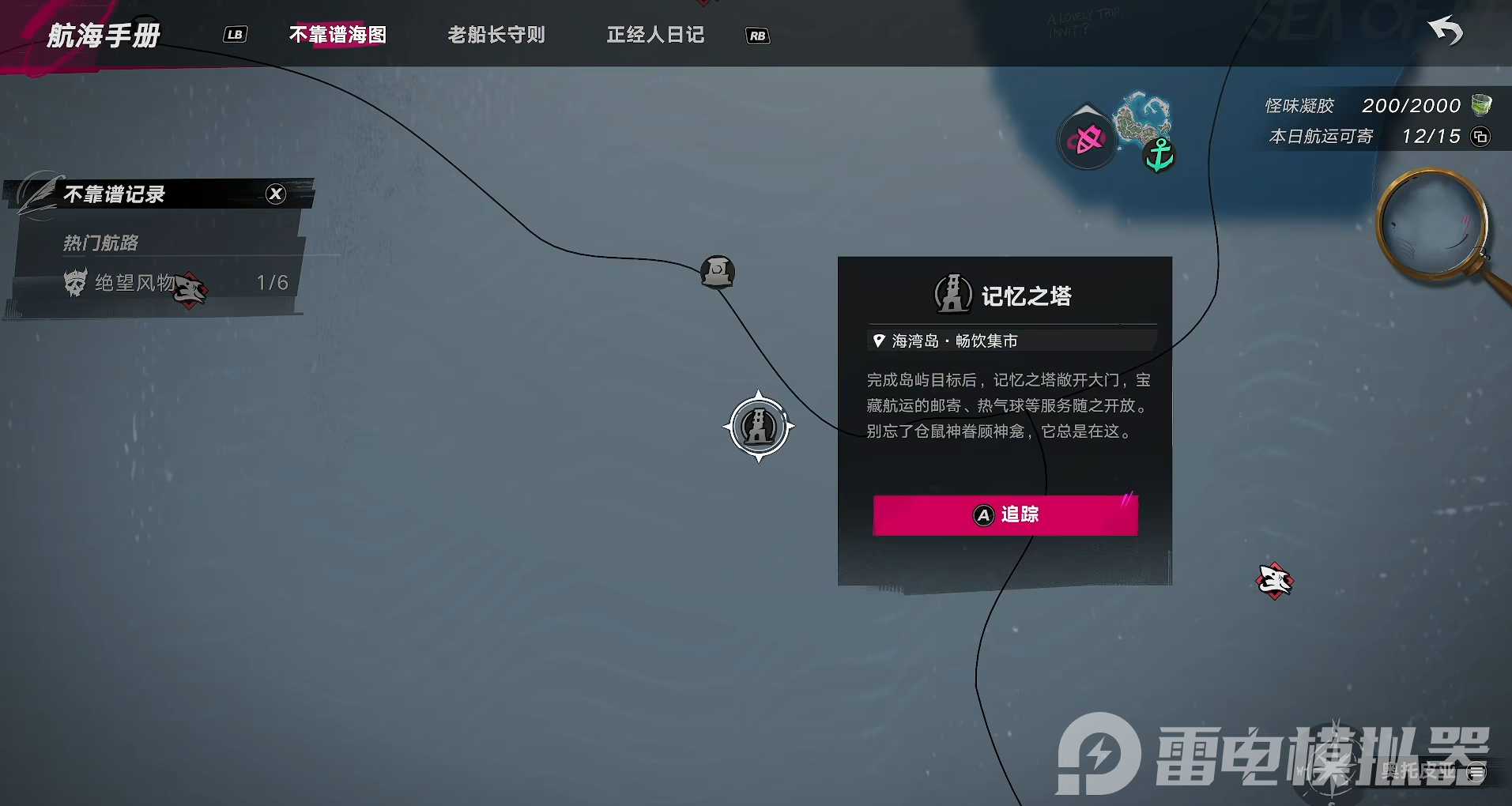Image resolution: width=1512 pixels, height=806 pixels.
Task: 点击绿色船锚的港口图标
Action: point(1159,153)
